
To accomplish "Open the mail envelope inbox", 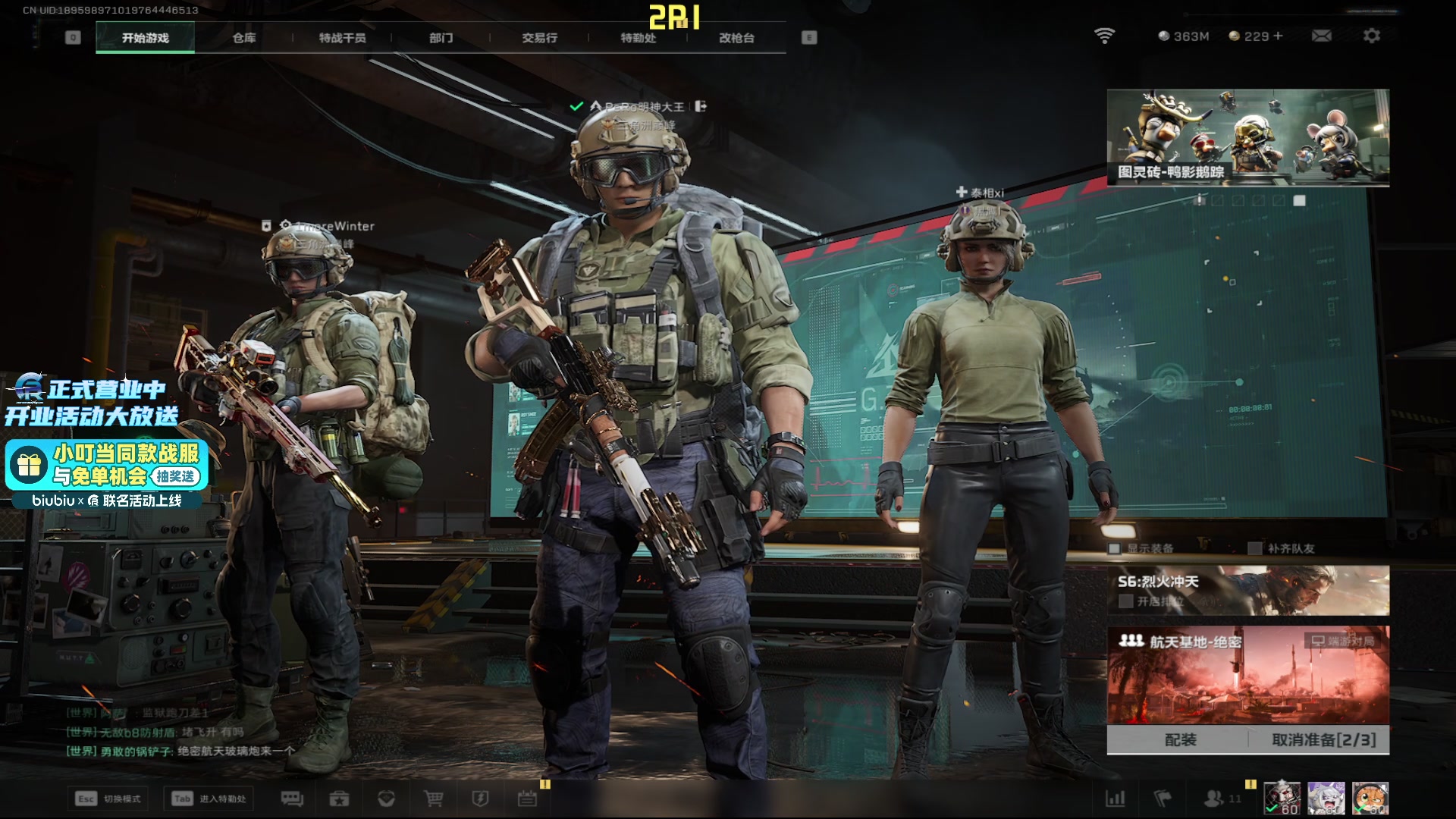I will tap(1321, 36).
